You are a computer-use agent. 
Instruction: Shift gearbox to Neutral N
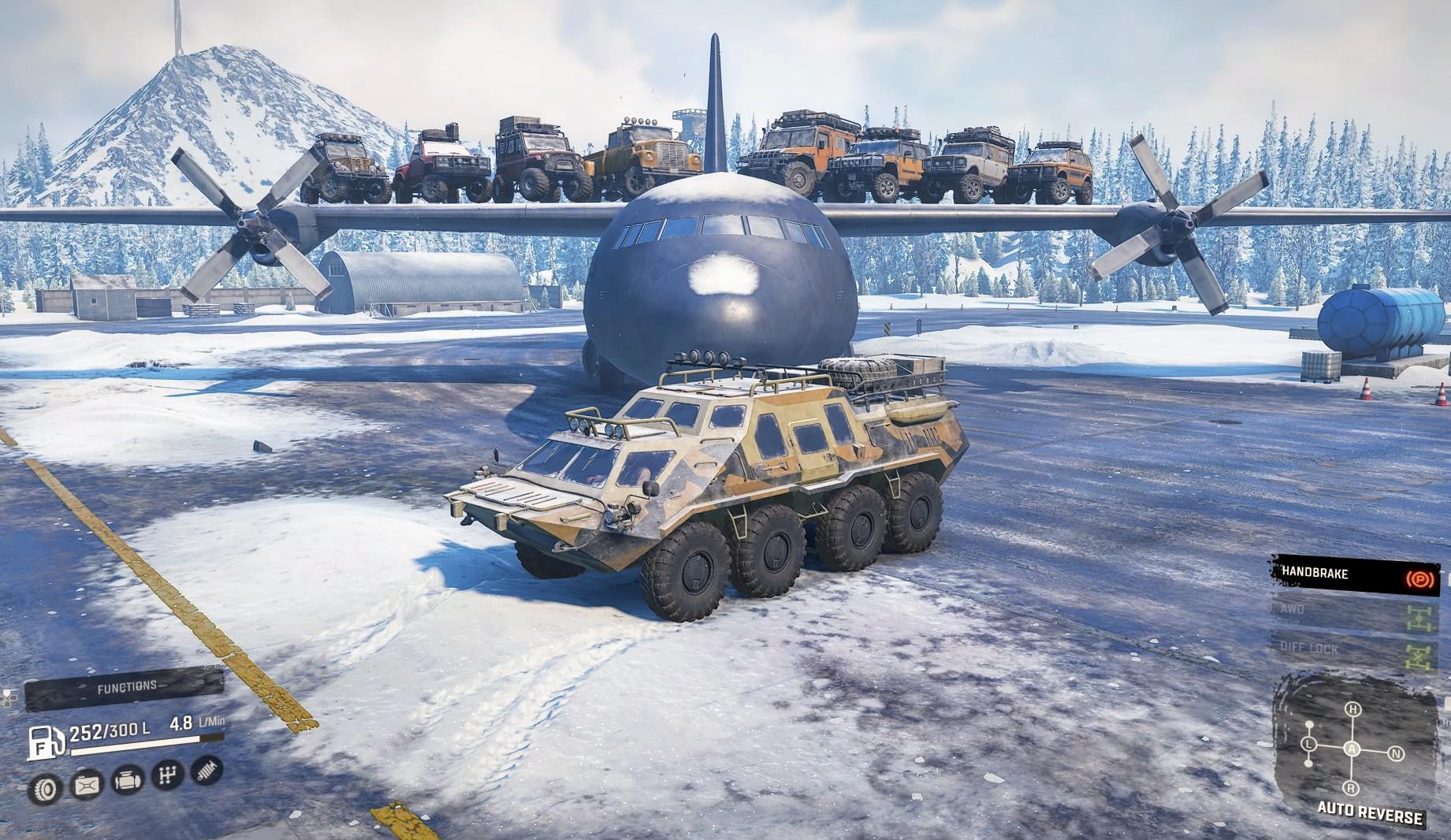coord(1395,753)
